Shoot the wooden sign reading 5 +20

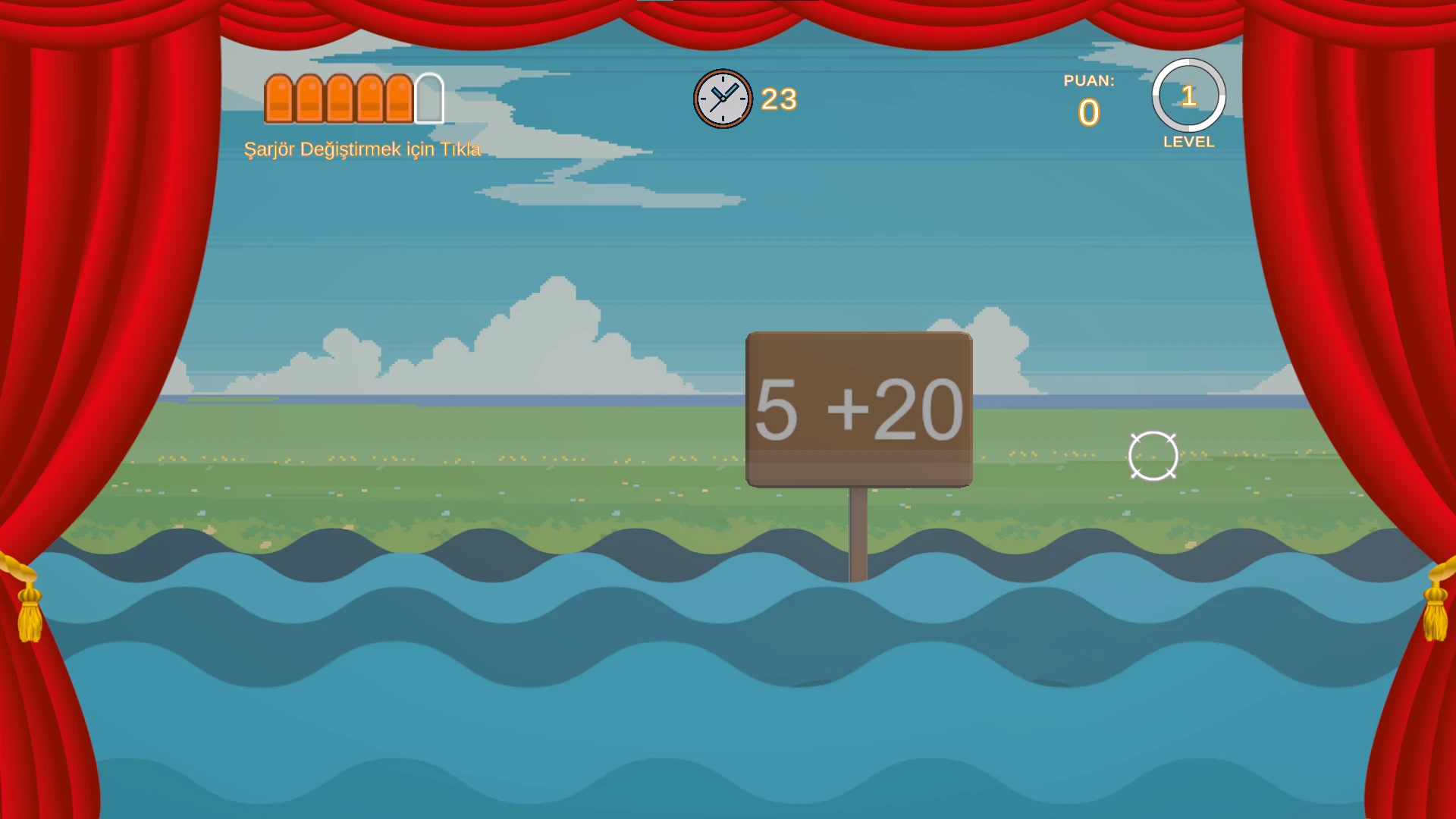pyautogui.click(x=858, y=409)
